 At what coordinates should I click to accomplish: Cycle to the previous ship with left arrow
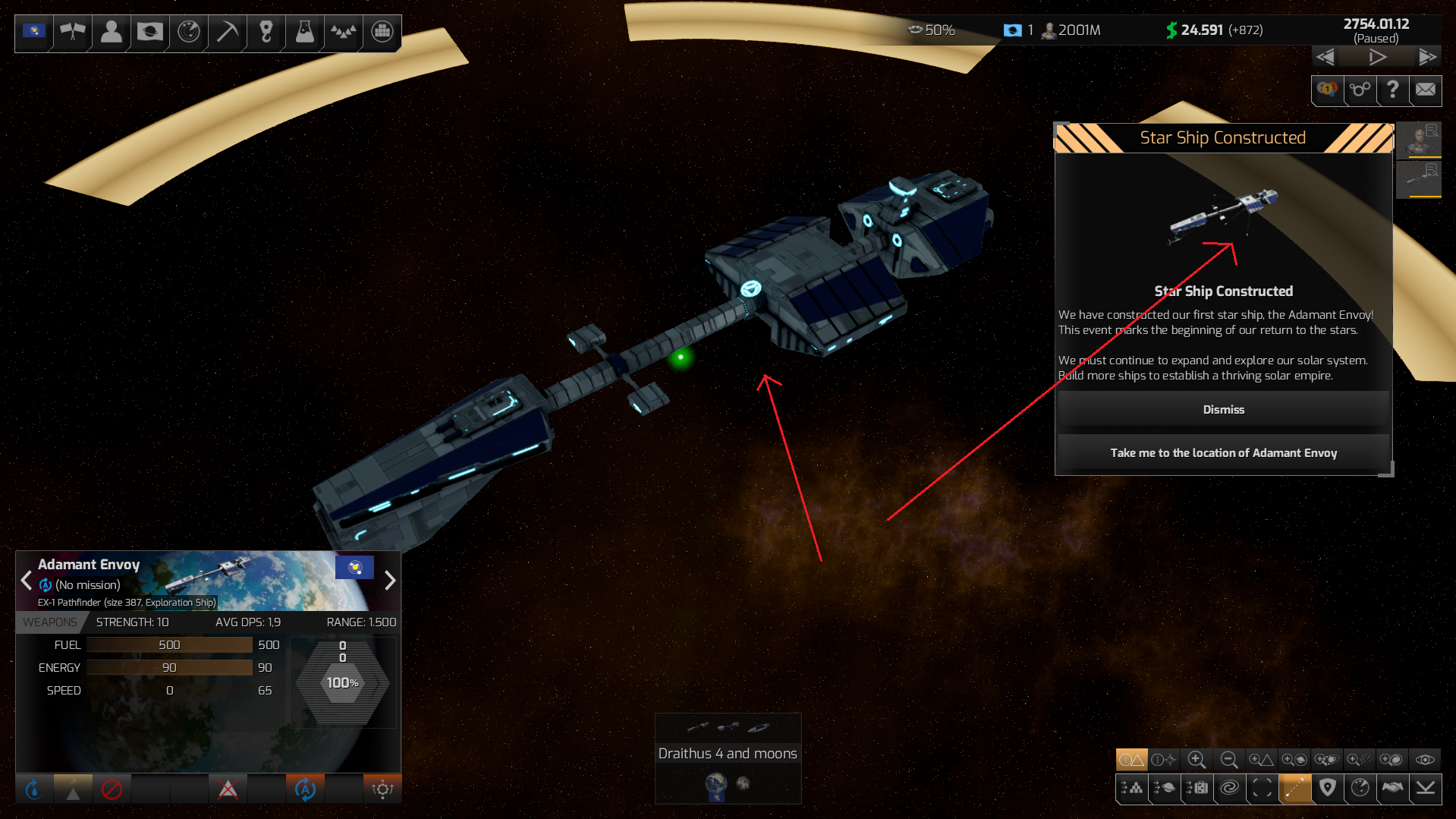pos(27,581)
